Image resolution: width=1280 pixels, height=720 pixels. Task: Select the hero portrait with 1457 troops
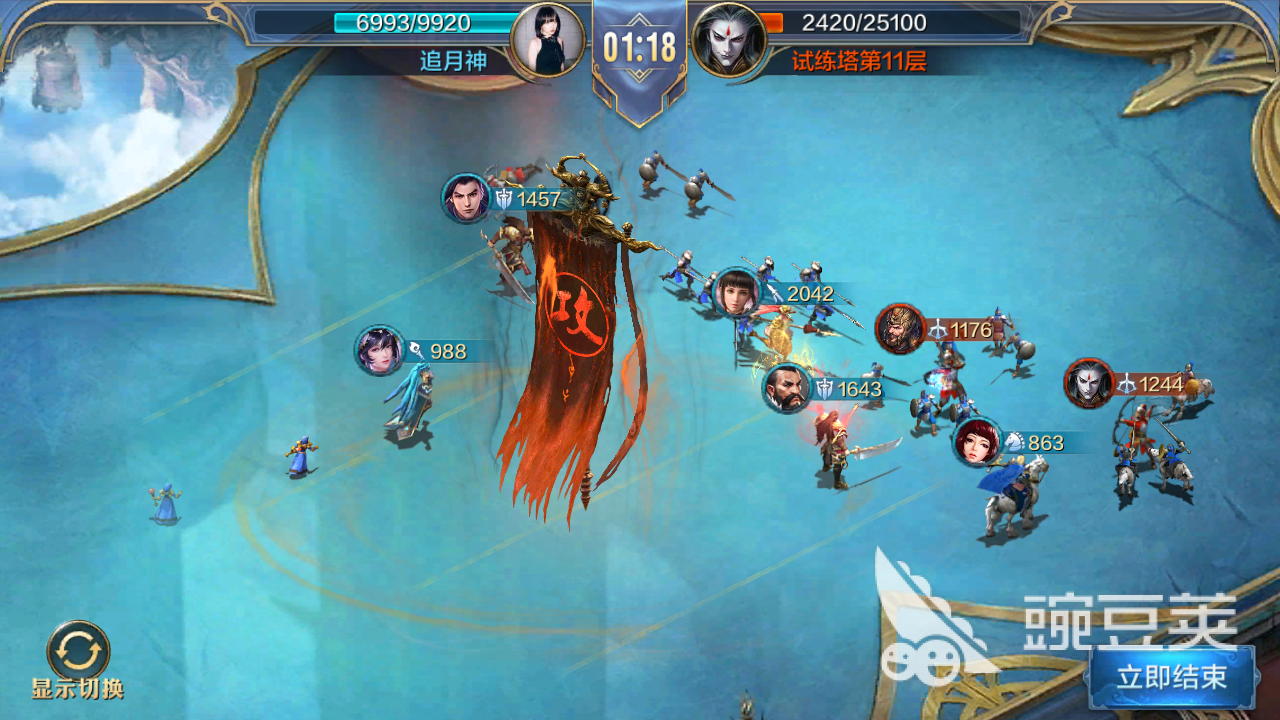467,198
